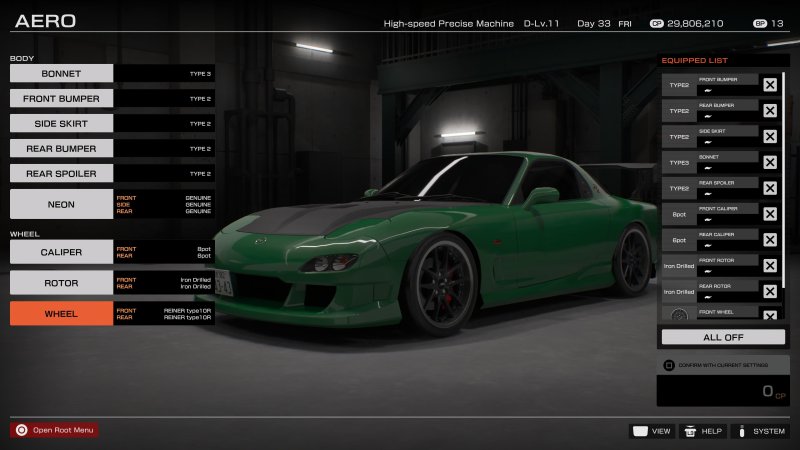The width and height of the screenshot is (800, 450).
Task: Remove the equipped front bumper part
Action: tap(770, 85)
